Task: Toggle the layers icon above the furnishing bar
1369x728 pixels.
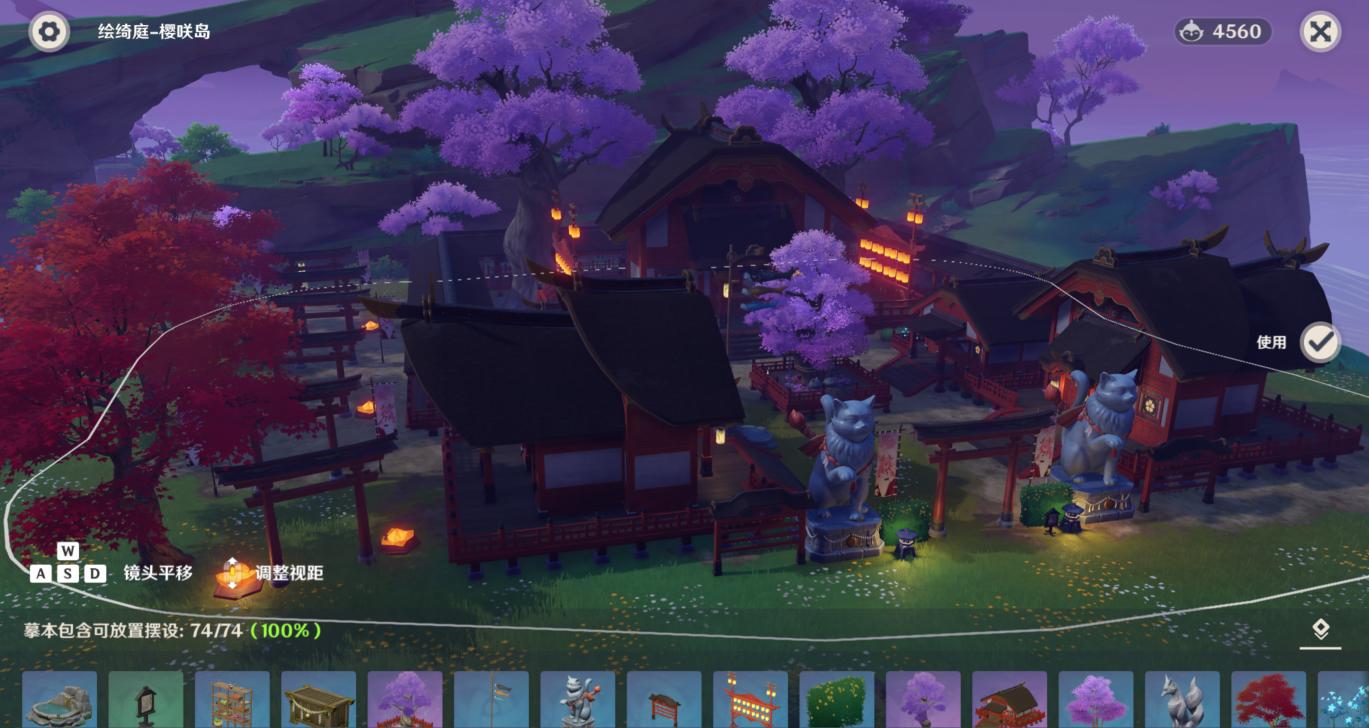Action: coord(1320,629)
